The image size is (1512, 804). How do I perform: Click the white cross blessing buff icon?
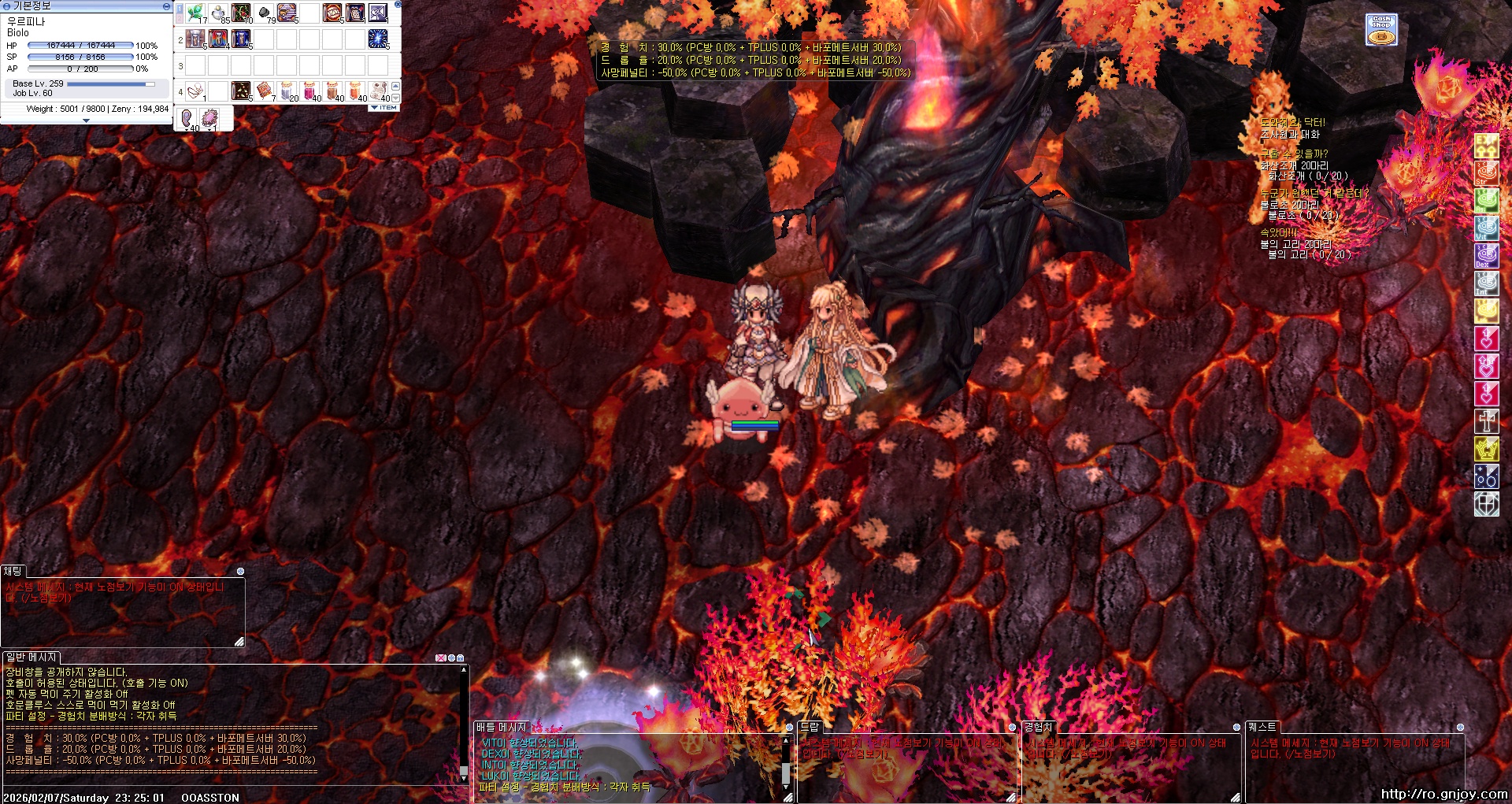pos(1486,421)
